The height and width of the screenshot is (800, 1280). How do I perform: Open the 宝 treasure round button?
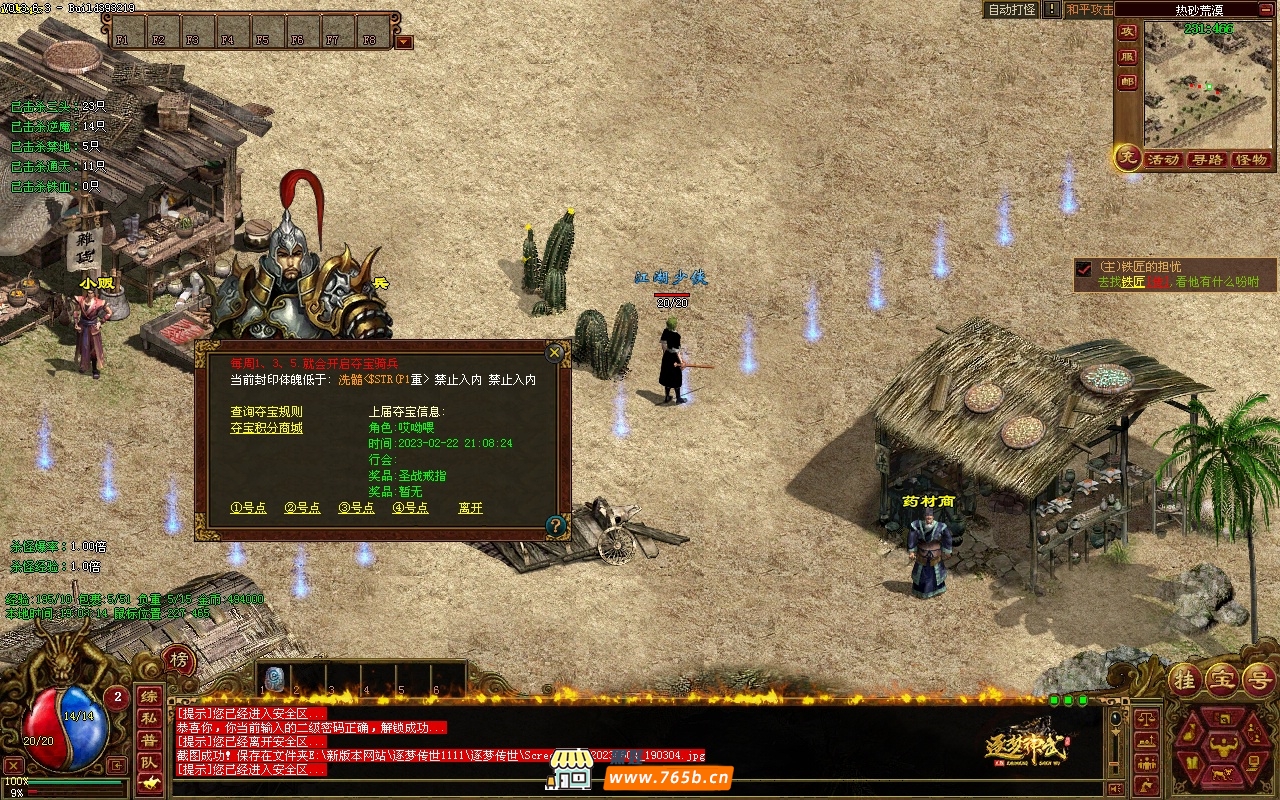(x=1222, y=679)
